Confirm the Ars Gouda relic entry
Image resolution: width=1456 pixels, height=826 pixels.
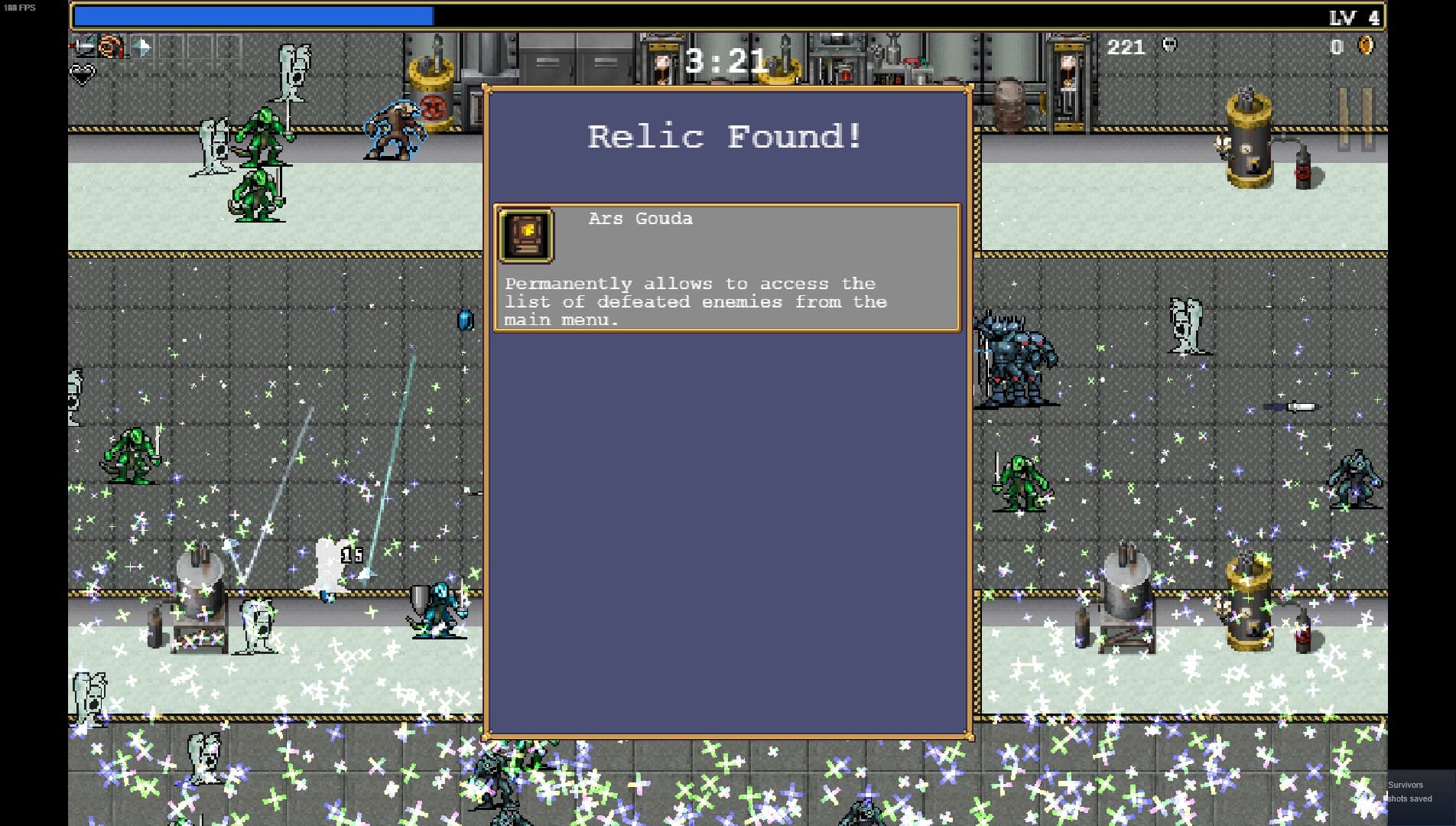click(x=726, y=267)
